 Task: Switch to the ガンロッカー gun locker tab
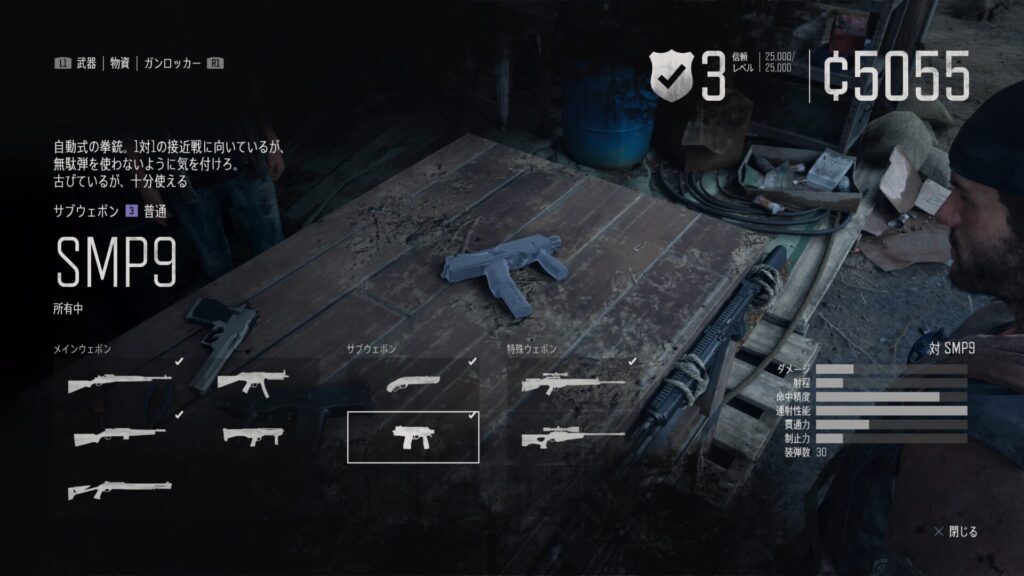pyautogui.click(x=169, y=63)
